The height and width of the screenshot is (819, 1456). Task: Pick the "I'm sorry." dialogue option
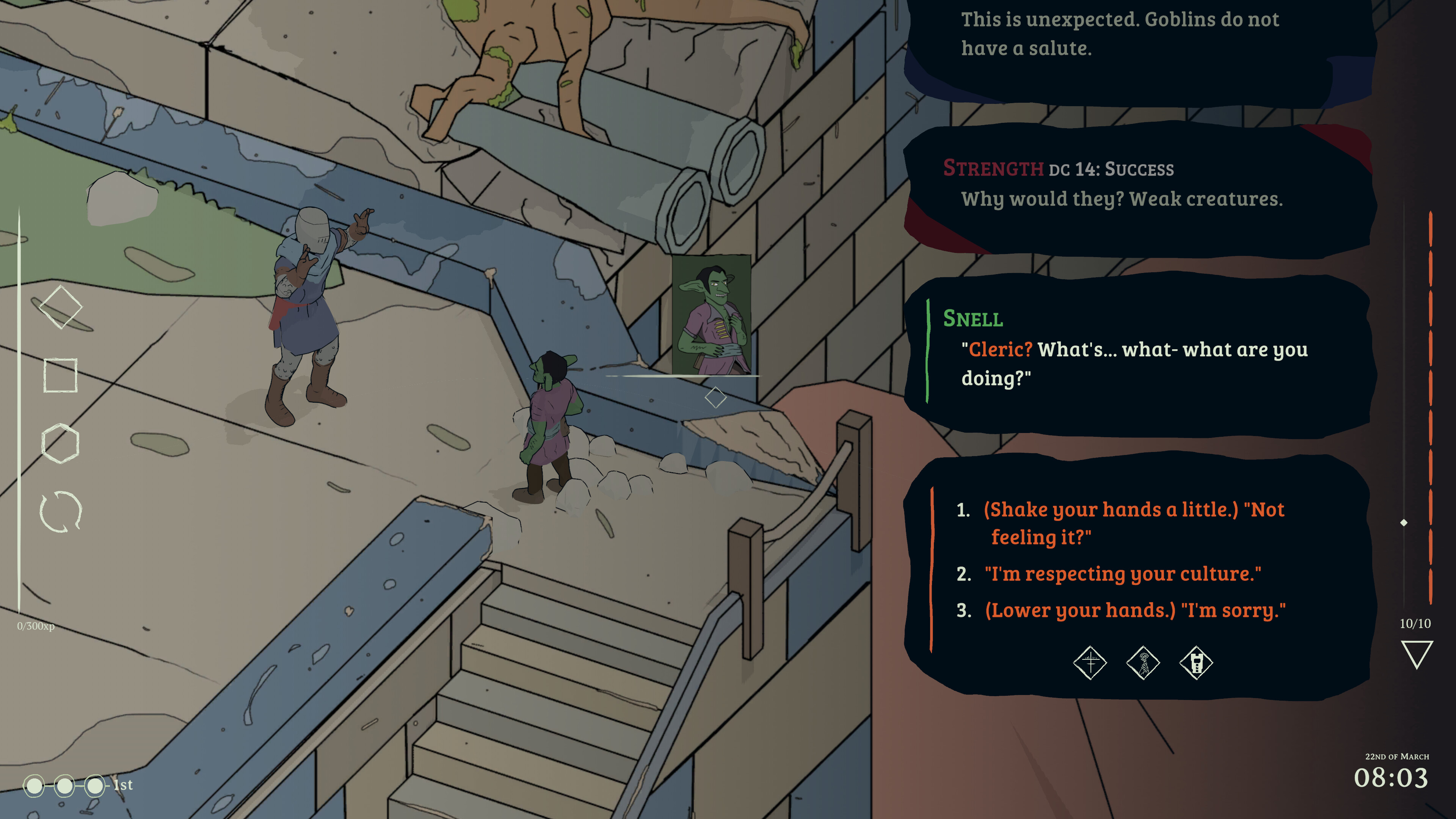tap(1135, 610)
